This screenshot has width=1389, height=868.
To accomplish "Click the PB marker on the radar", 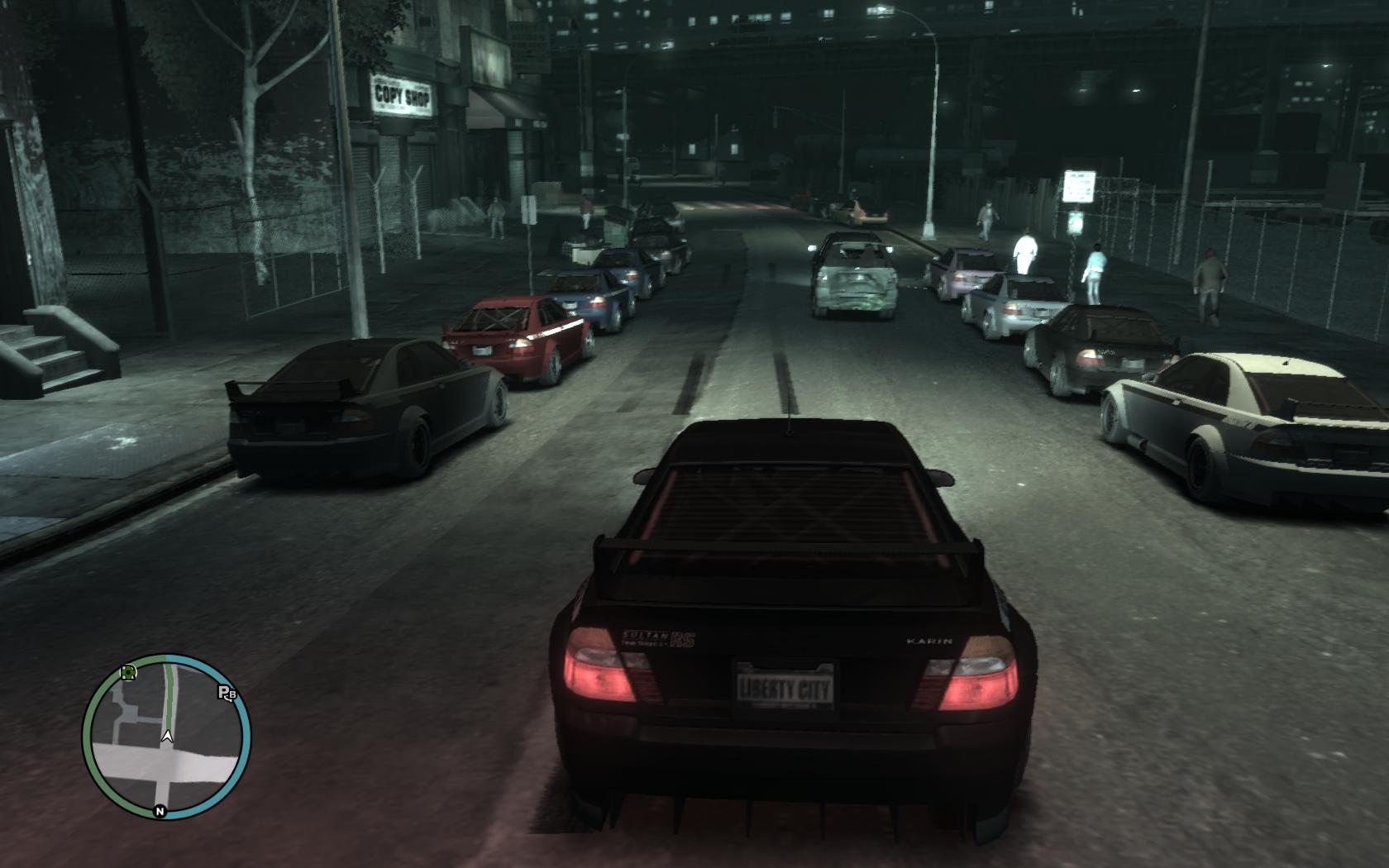I will pos(227,693).
